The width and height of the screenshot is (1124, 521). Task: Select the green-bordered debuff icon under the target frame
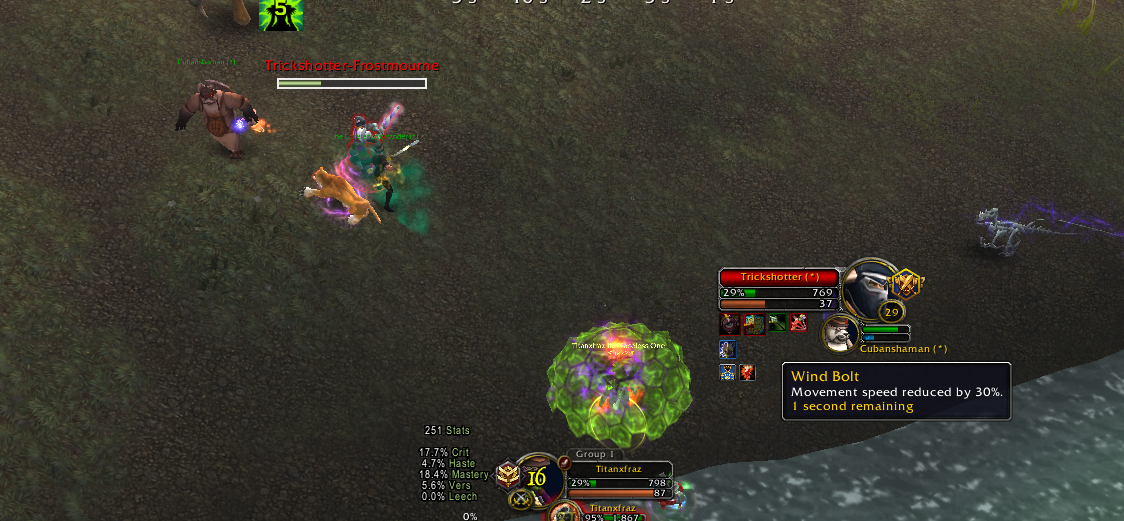coord(777,323)
